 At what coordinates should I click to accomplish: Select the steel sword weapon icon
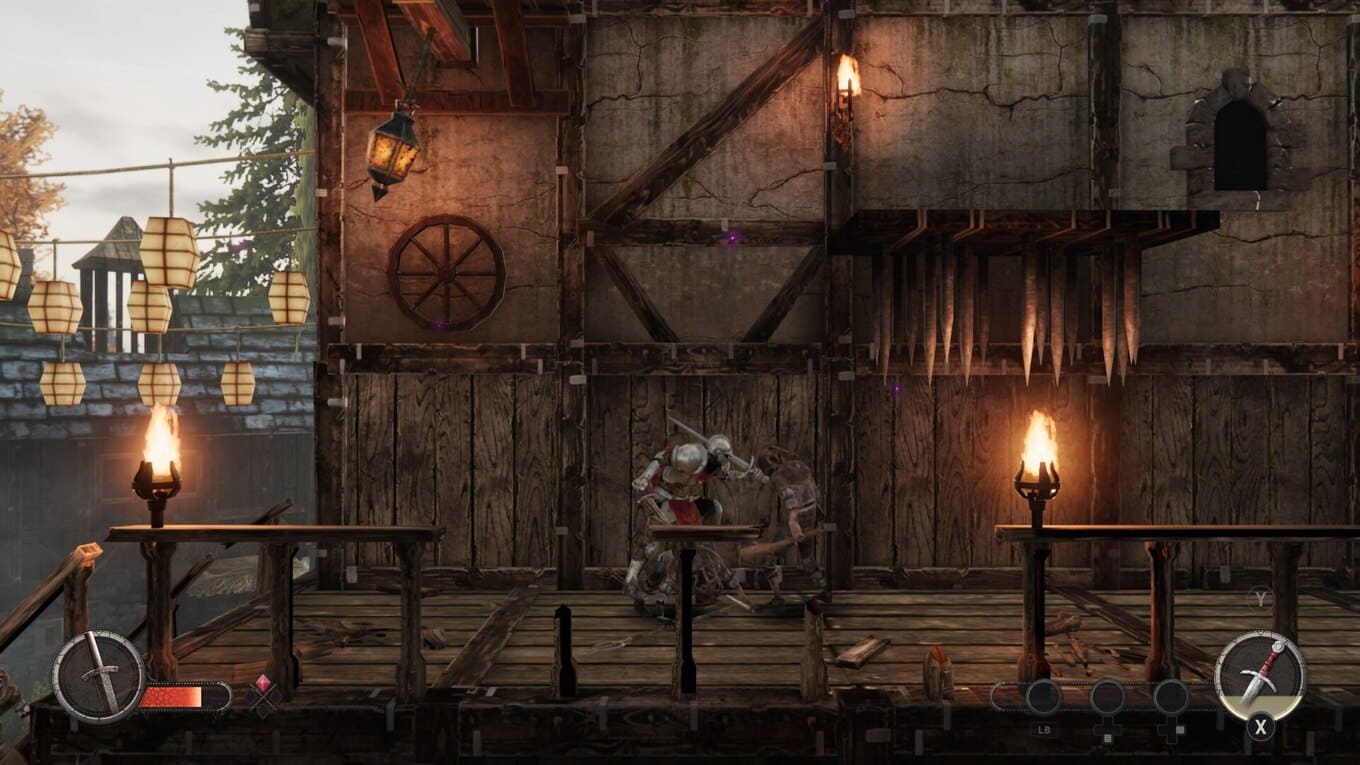98,676
